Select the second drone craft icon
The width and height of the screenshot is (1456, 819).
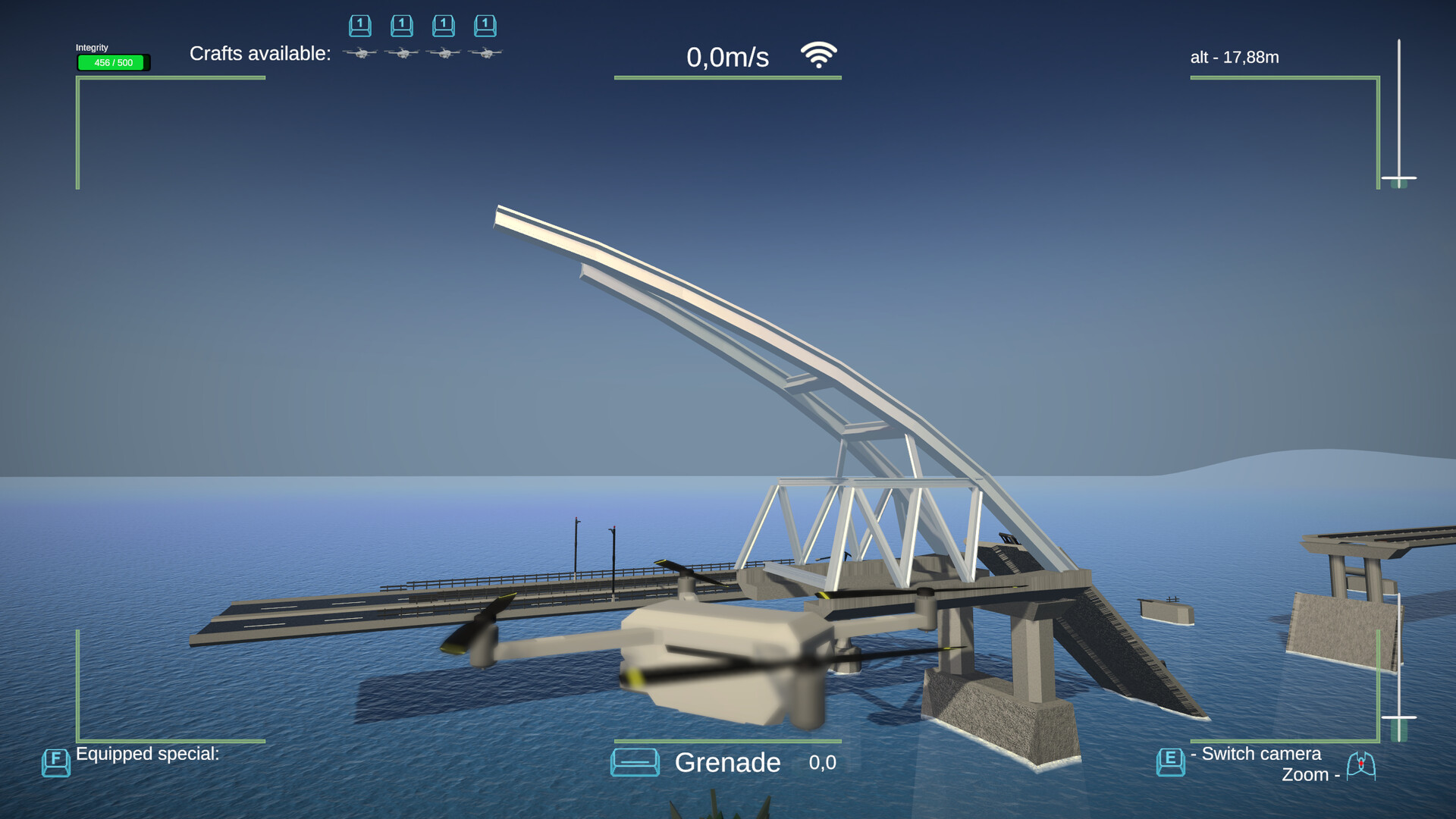402,53
